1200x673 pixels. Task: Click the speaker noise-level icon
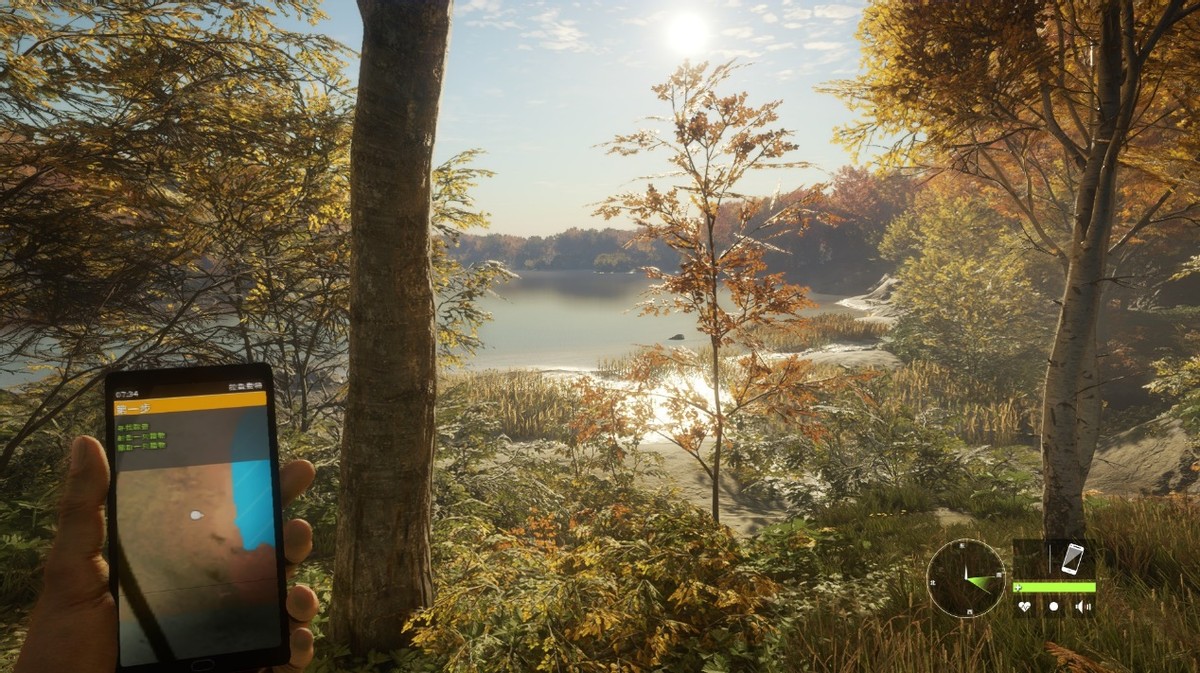click(x=1081, y=606)
